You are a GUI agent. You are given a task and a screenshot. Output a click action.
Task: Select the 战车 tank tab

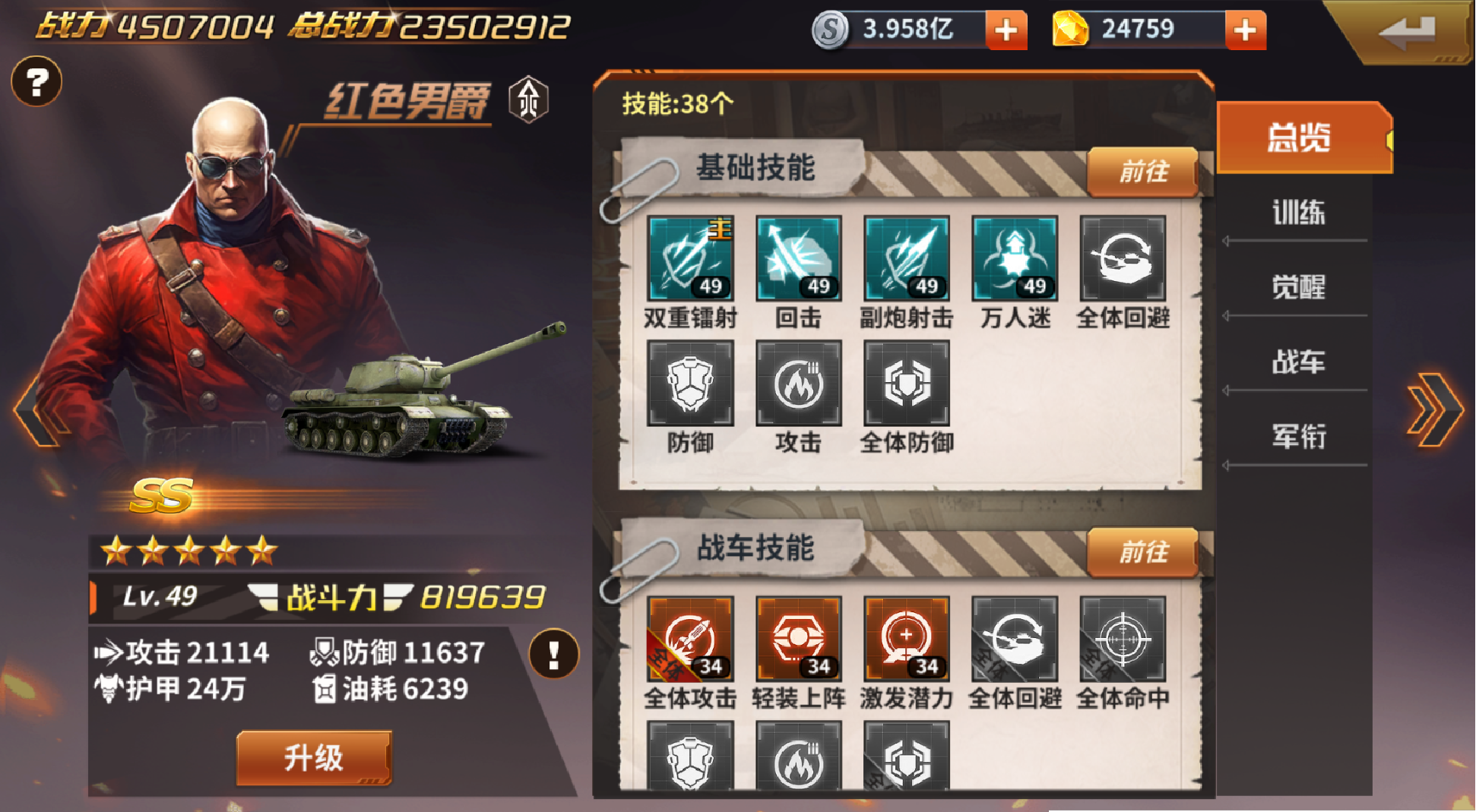click(1298, 362)
